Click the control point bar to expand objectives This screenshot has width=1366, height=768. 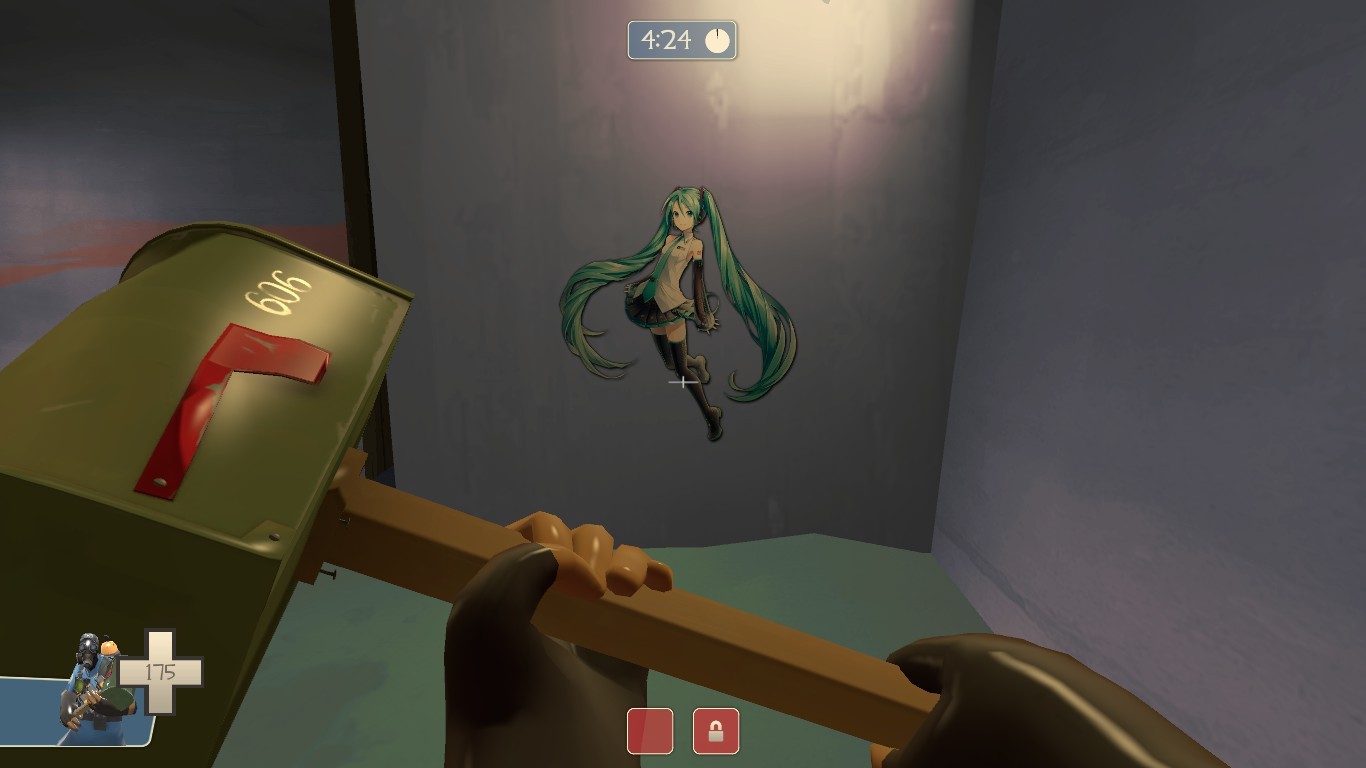[685, 731]
